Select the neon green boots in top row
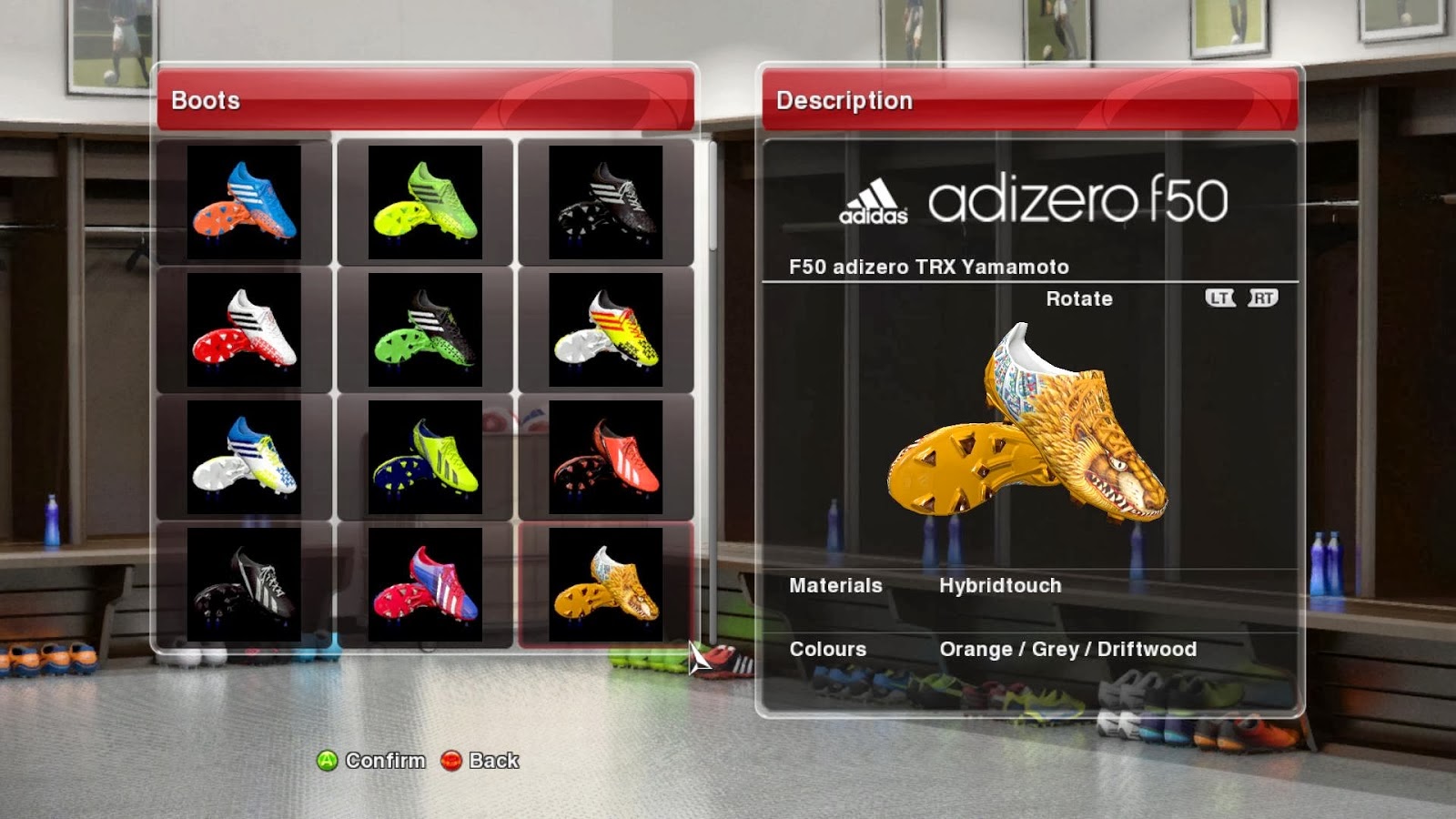This screenshot has width=1456, height=819. click(x=428, y=202)
